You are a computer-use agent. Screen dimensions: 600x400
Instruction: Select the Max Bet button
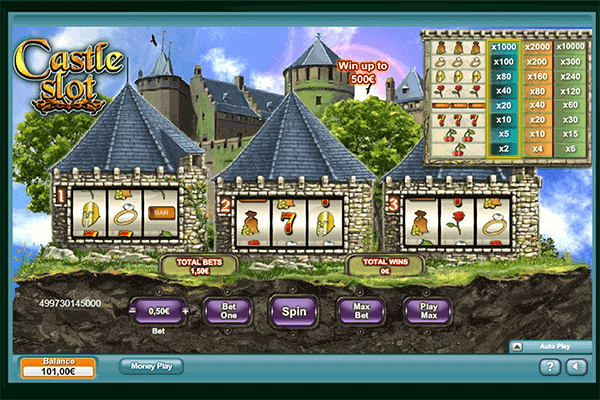point(360,310)
